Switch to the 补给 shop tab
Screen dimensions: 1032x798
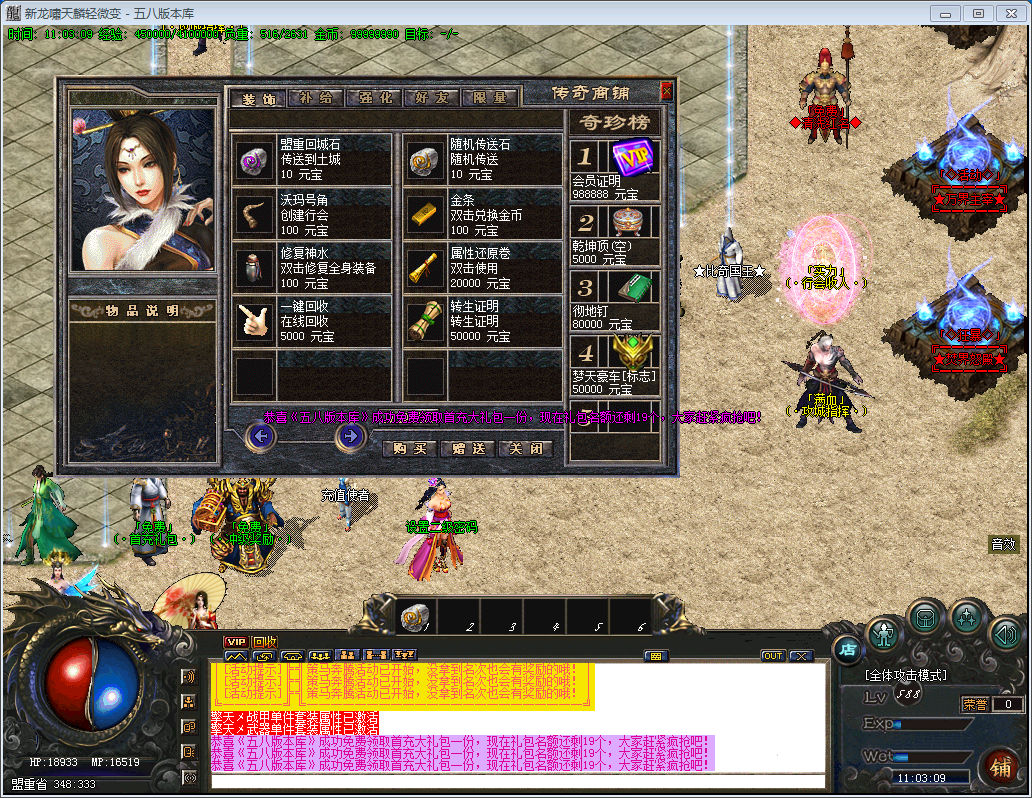pos(315,98)
